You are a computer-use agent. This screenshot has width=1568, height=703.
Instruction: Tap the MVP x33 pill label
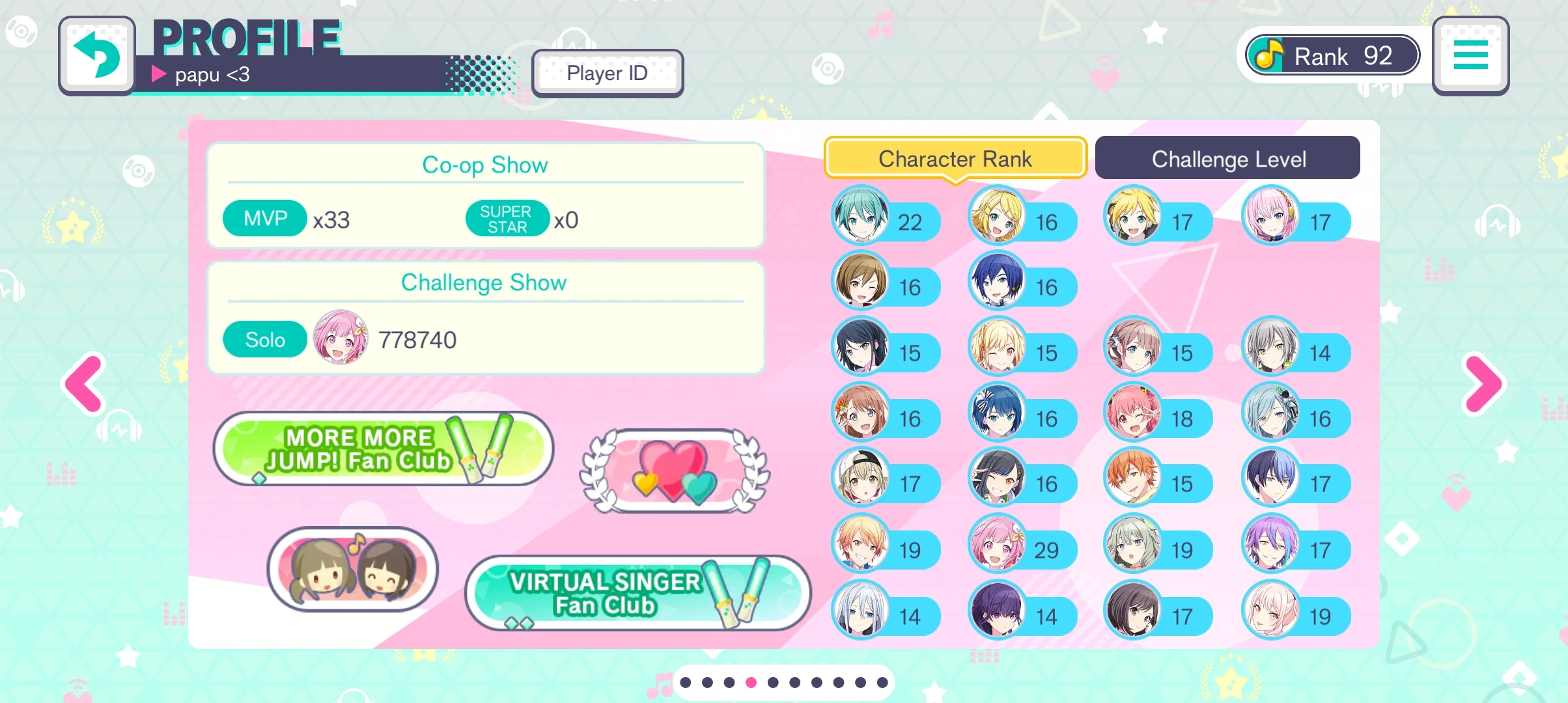click(x=264, y=218)
